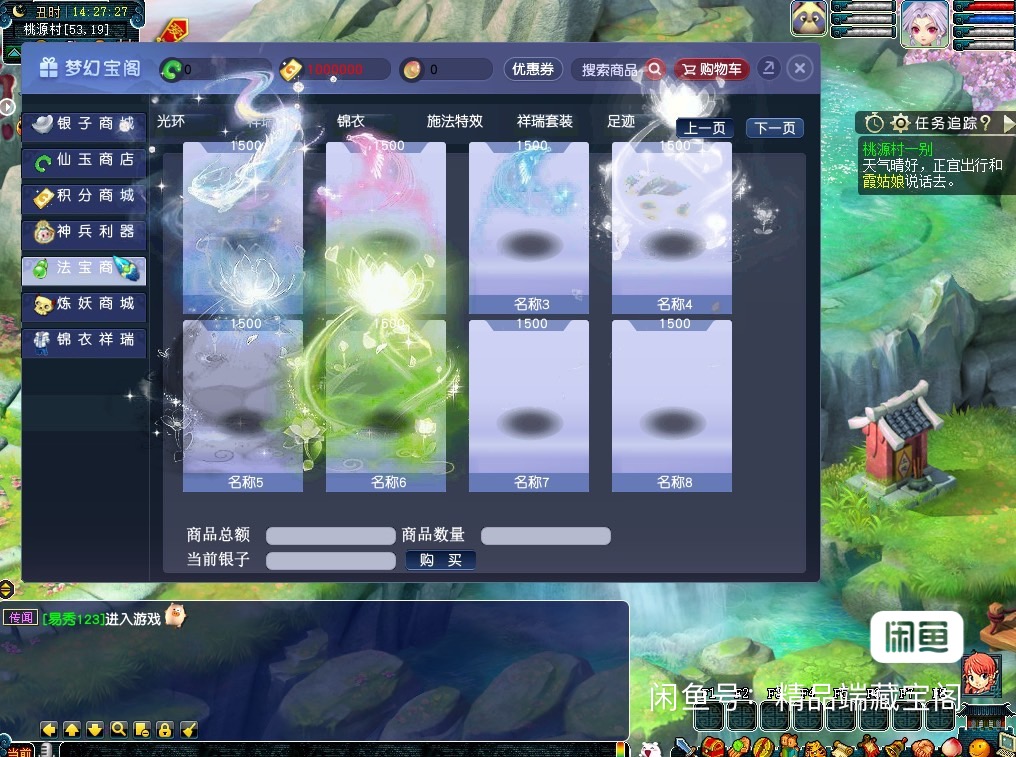
Task: Open the 神兵利器 category
Action: coord(84,232)
